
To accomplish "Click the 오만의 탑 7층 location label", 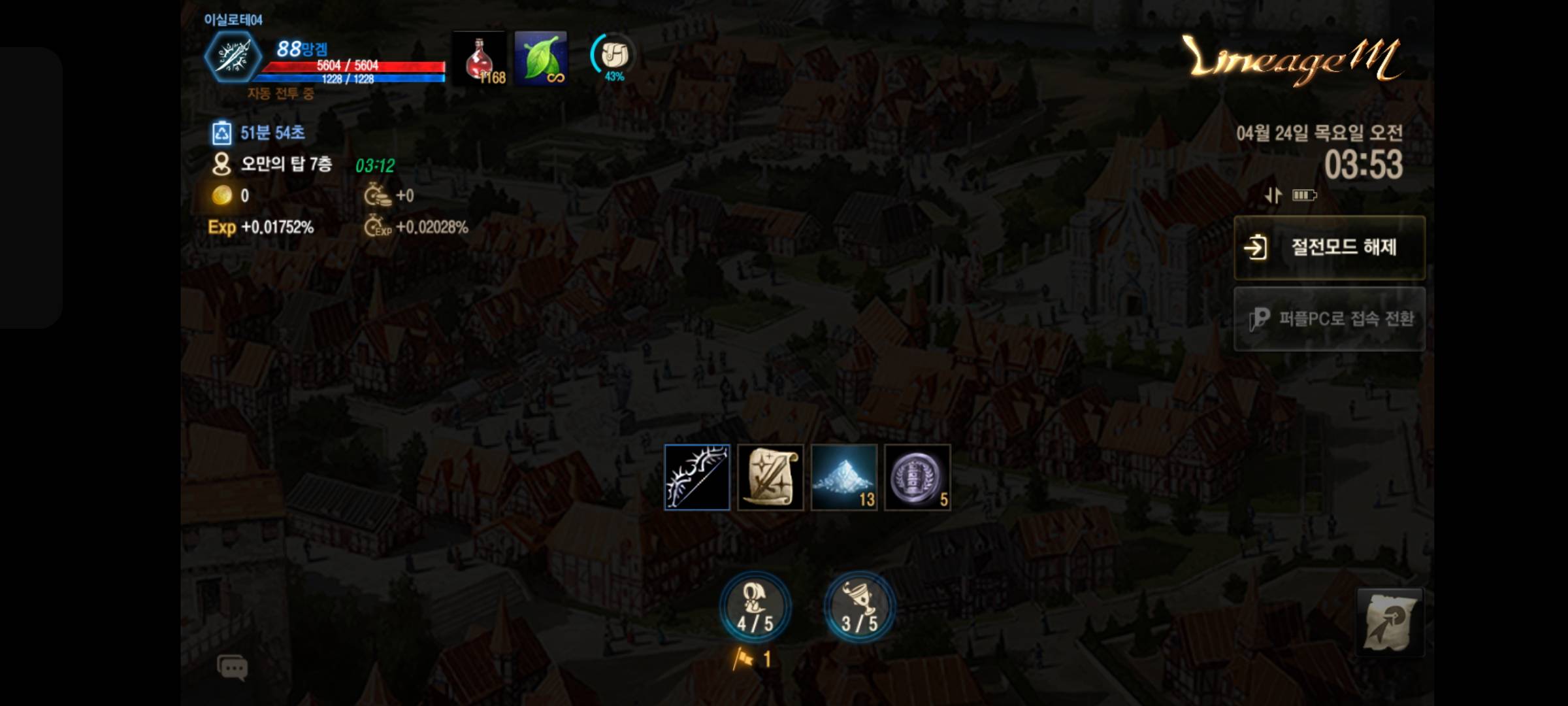I will pyautogui.click(x=286, y=163).
